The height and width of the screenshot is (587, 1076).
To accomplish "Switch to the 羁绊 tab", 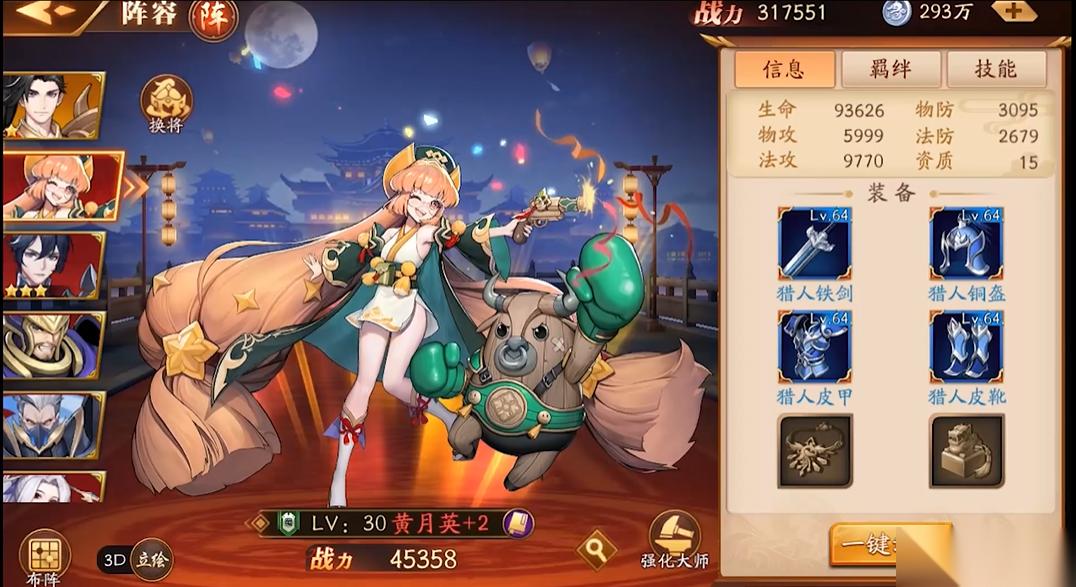I will pyautogui.click(x=890, y=68).
